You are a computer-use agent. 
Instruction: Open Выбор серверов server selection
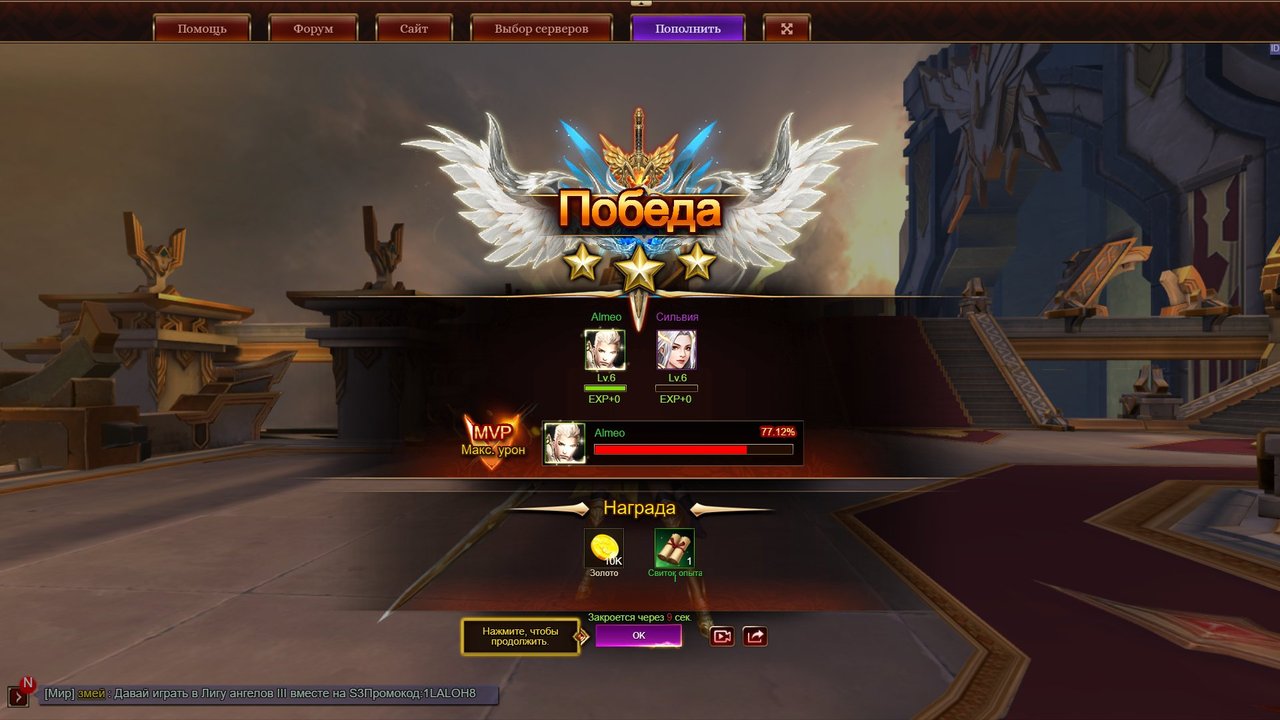point(541,28)
